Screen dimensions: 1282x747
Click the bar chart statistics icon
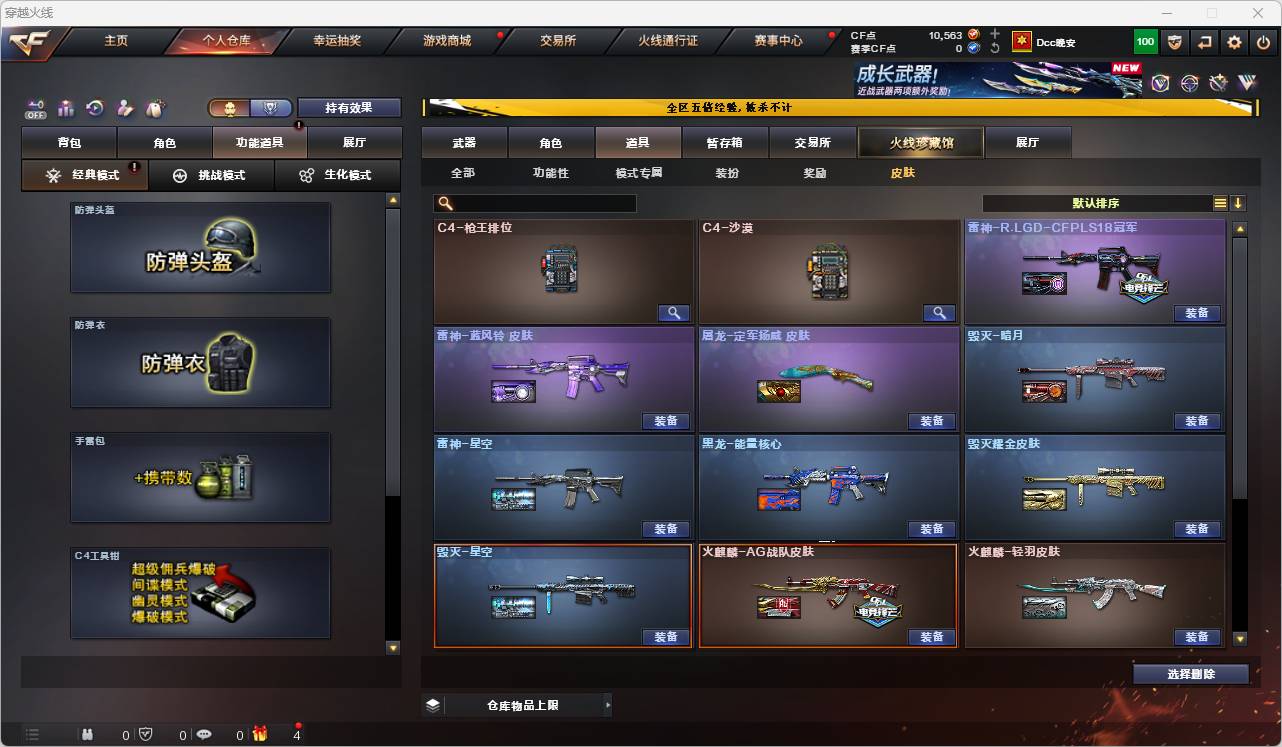pos(67,107)
